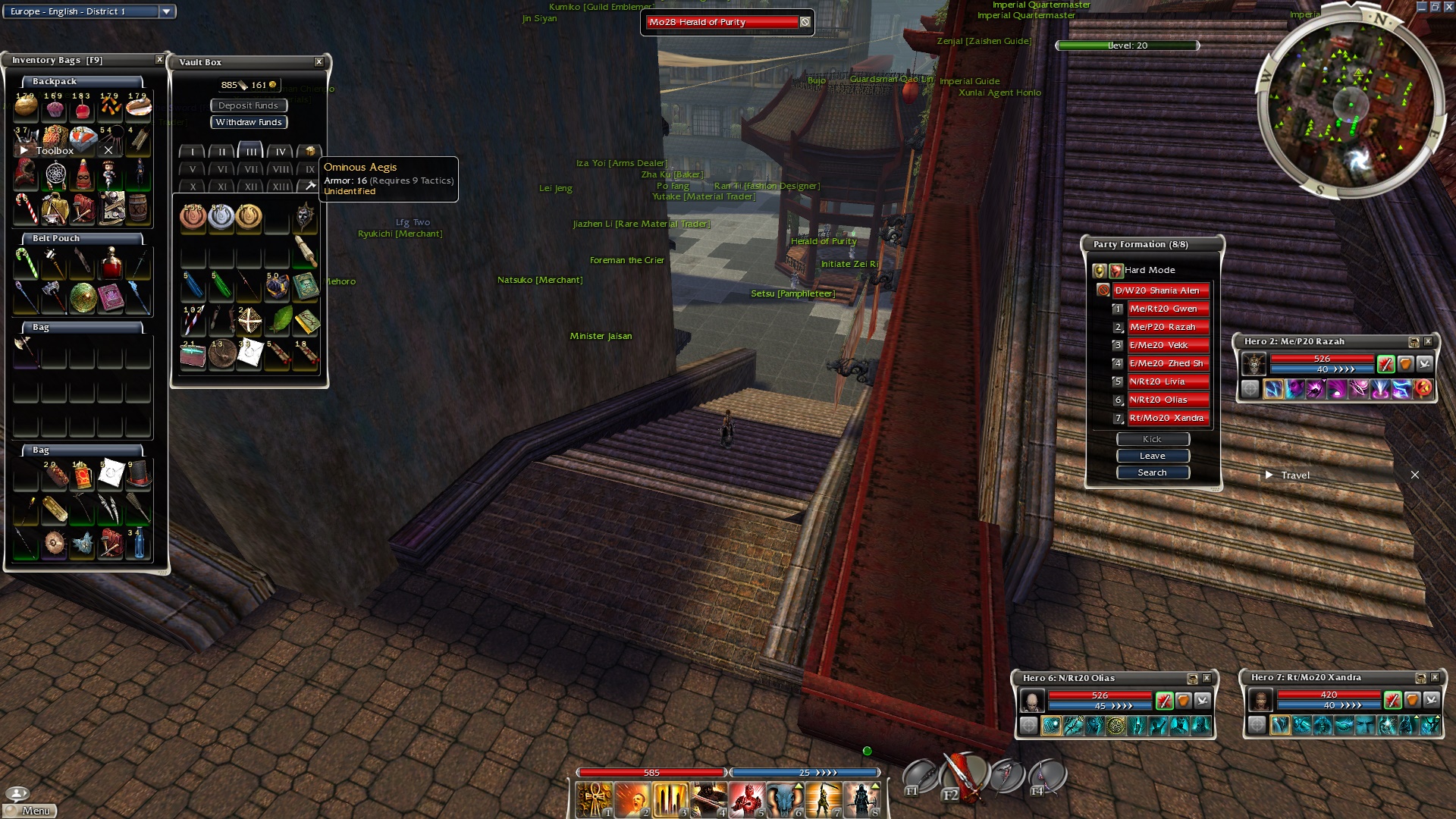Open the district selection dropdown

click(x=166, y=11)
